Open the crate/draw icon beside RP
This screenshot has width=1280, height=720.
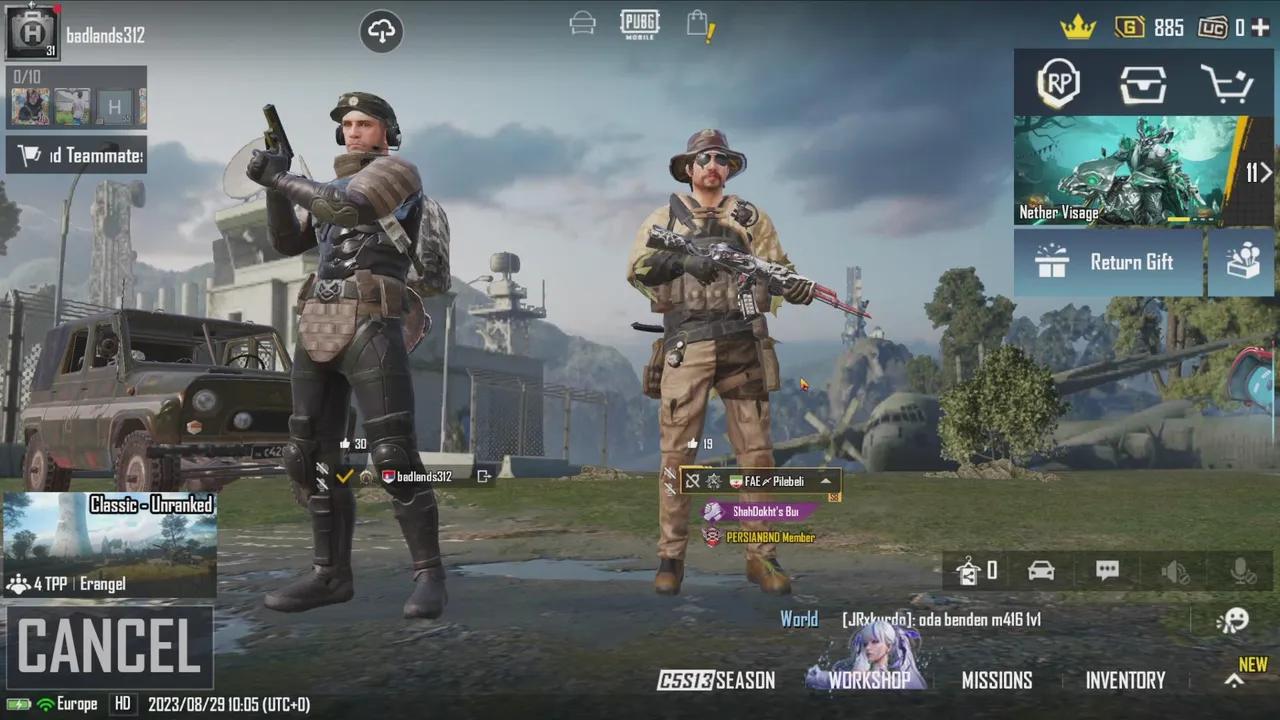[x=1143, y=85]
